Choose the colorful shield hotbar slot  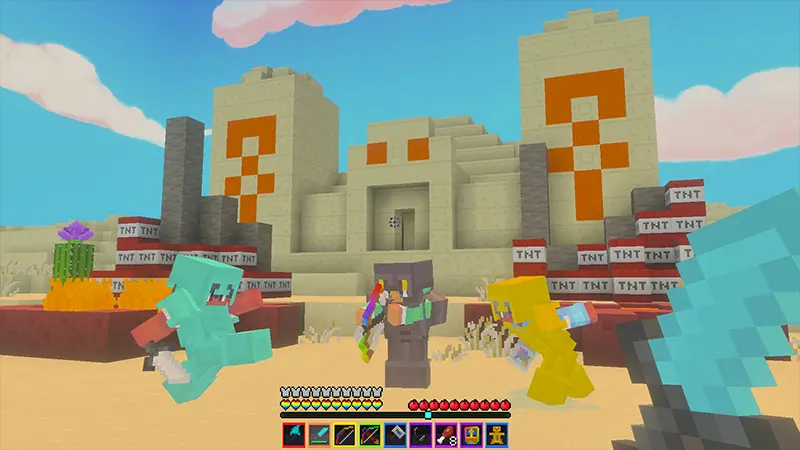[470, 434]
